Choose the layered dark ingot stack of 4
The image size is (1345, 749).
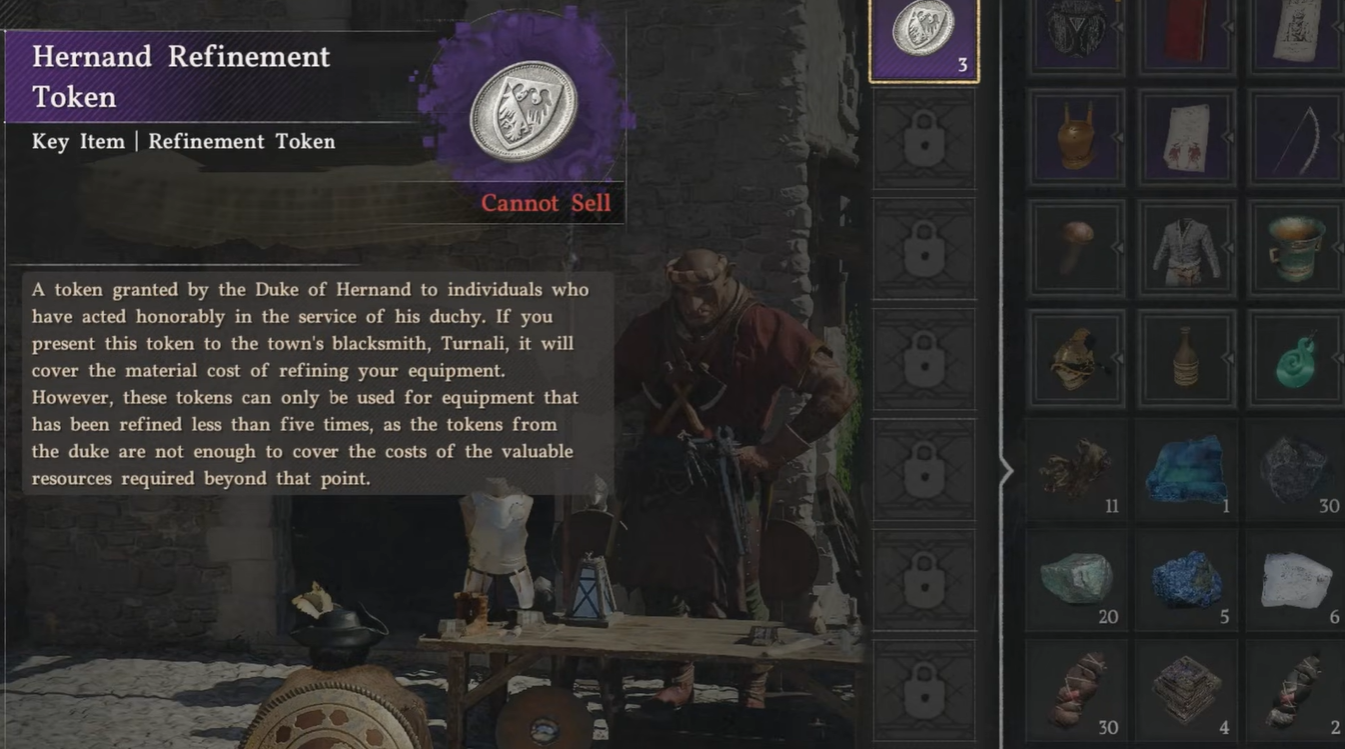tap(1186, 689)
